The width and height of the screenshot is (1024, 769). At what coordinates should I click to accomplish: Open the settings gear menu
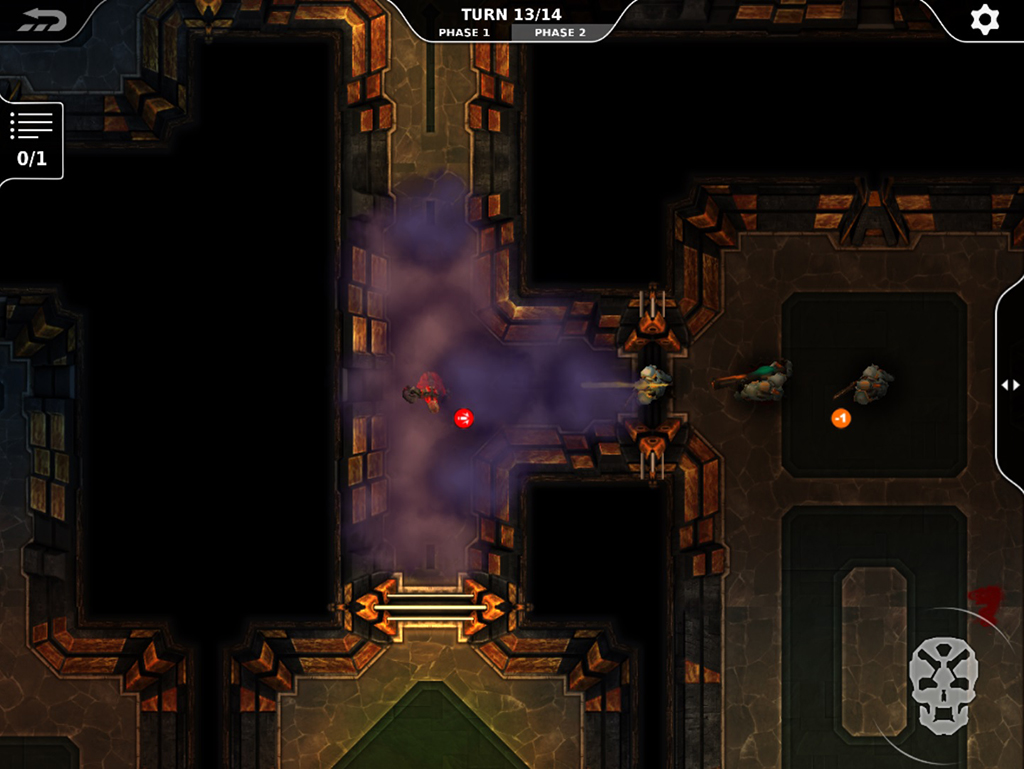985,20
